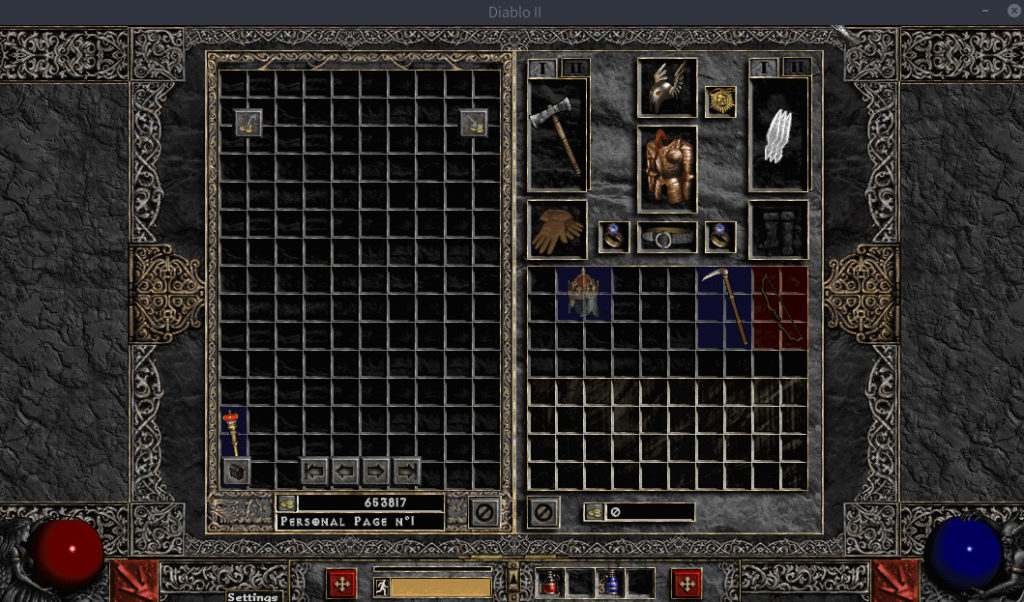Jump to the first stash page
The image size is (1024, 602).
[x=316, y=470]
